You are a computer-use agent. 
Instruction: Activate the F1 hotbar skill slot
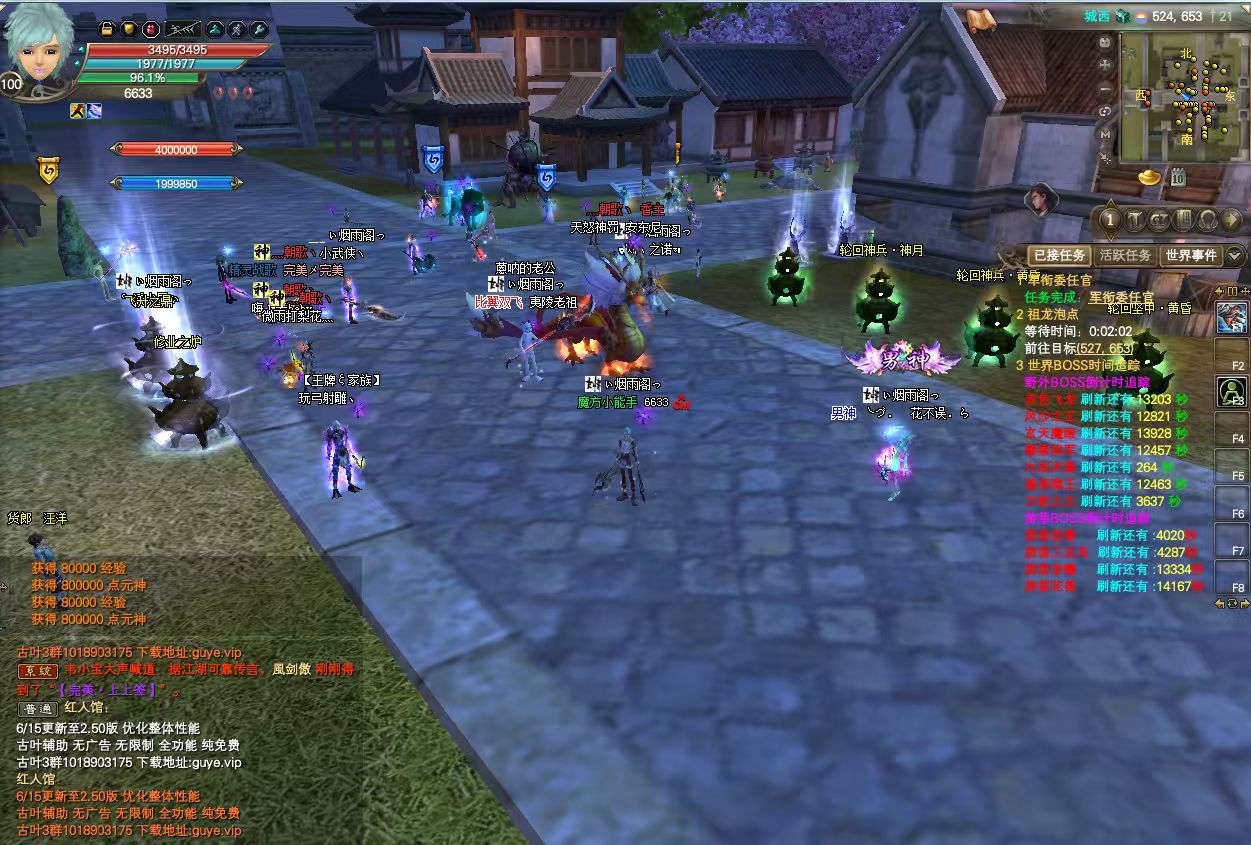[1231, 319]
